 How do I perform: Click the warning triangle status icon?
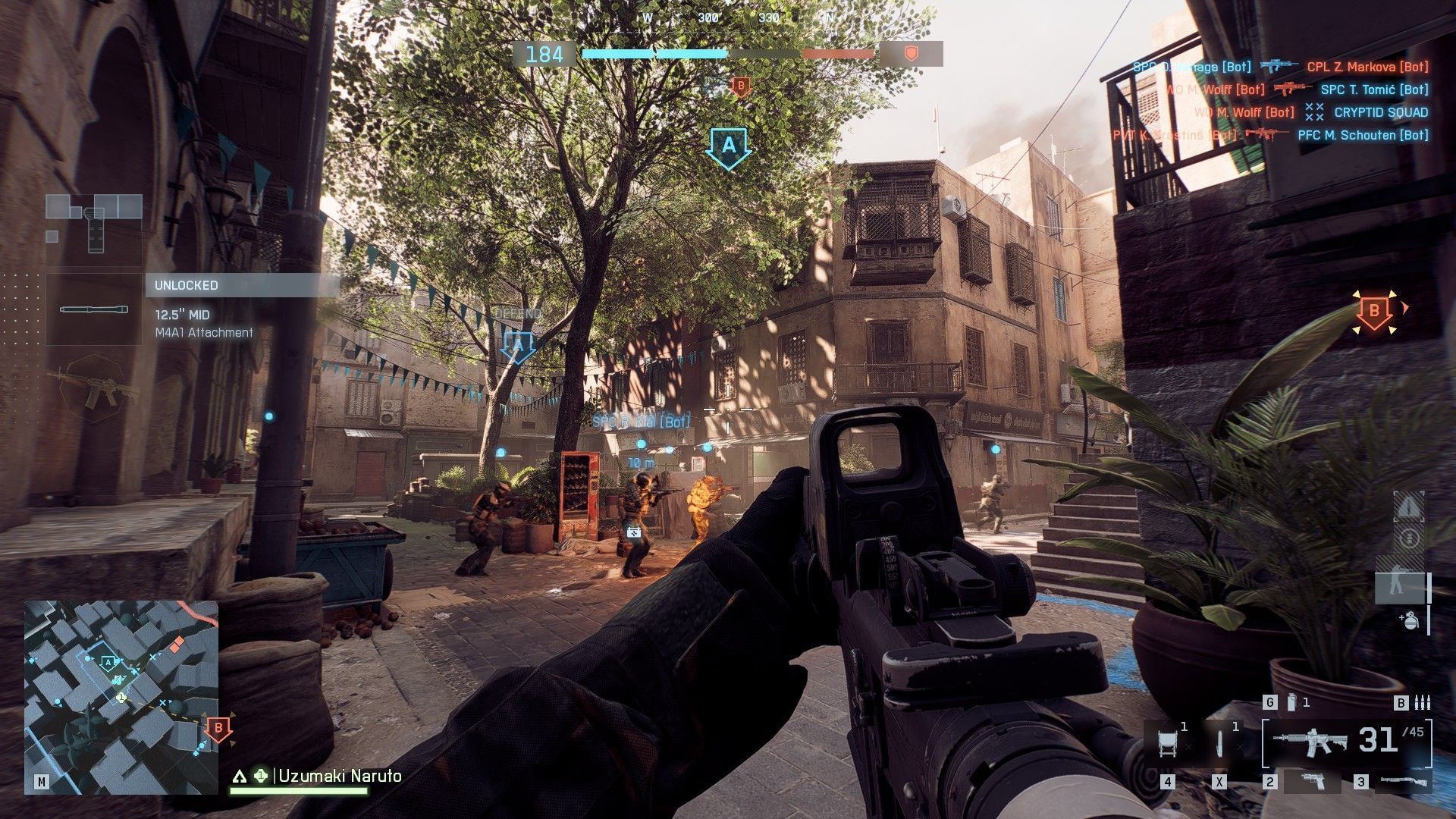pyautogui.click(x=1408, y=506)
